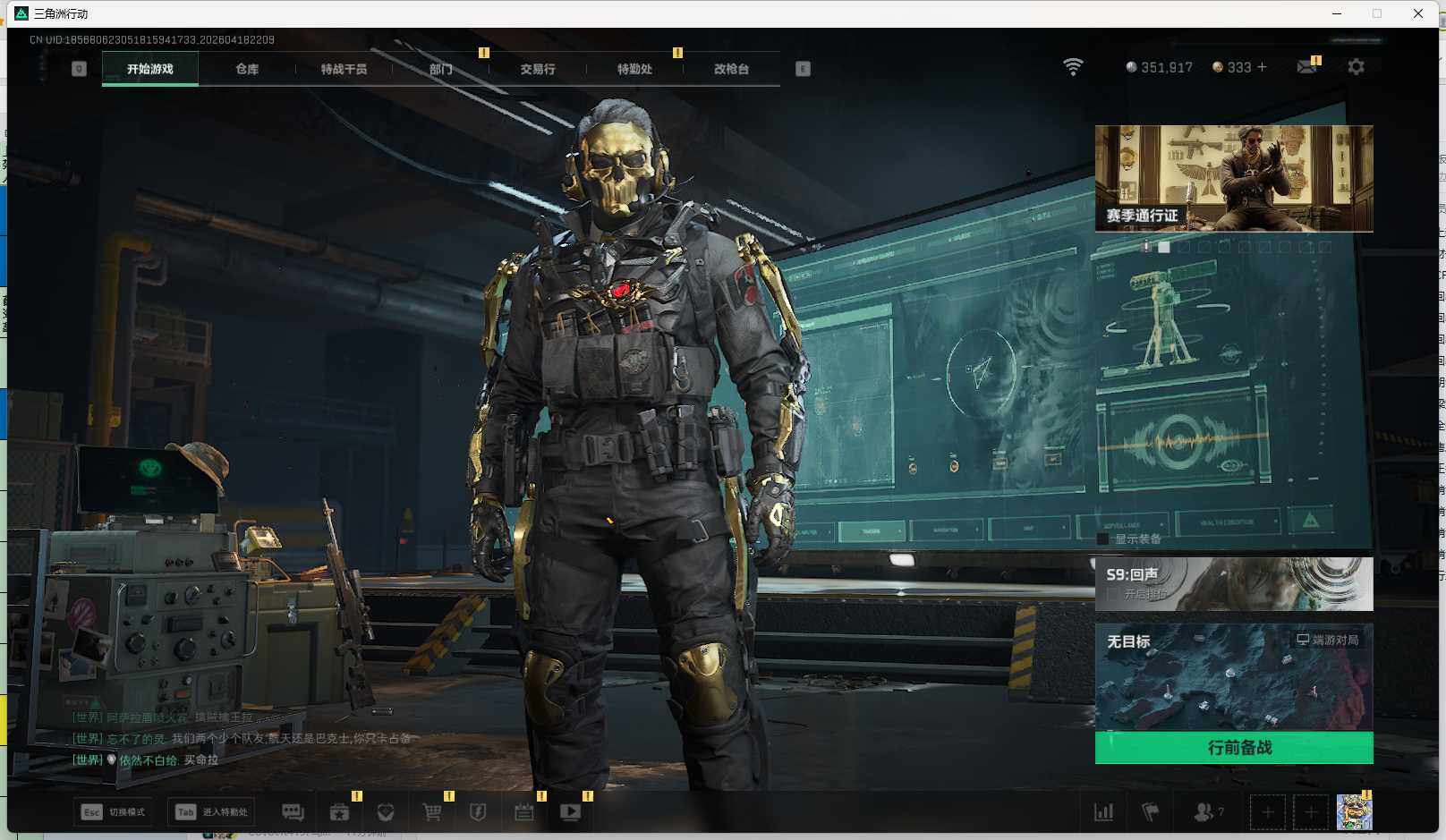This screenshot has height=840, width=1446.
Task: Open the friends list icon
Action: coord(1204,812)
